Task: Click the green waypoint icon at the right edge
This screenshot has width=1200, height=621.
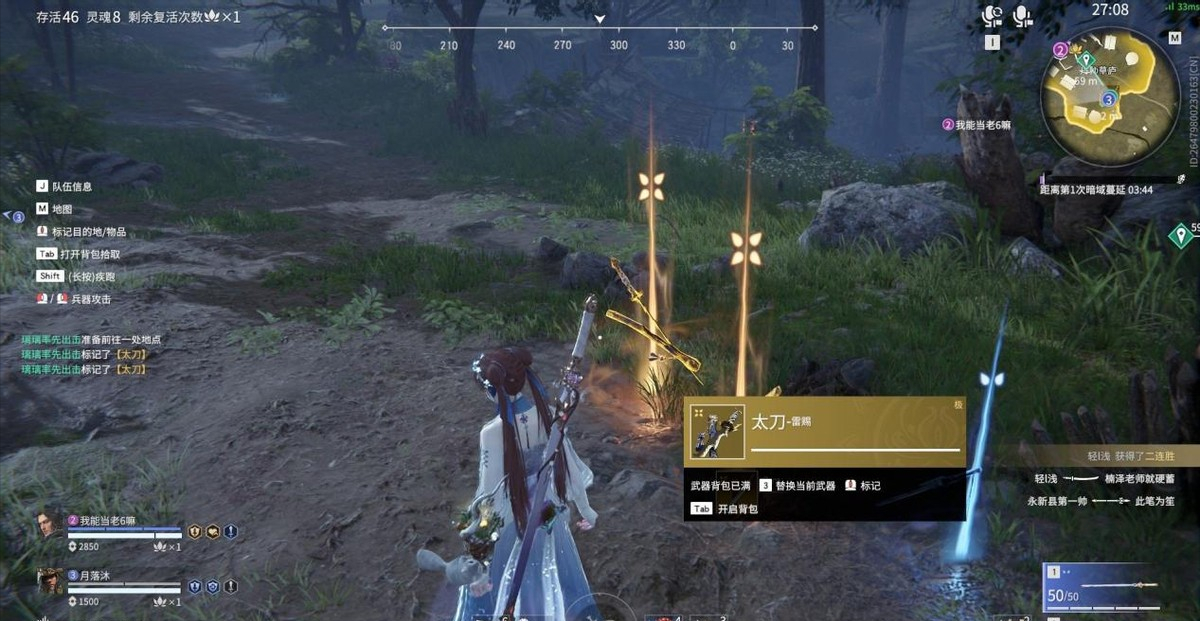Action: 1182,235
